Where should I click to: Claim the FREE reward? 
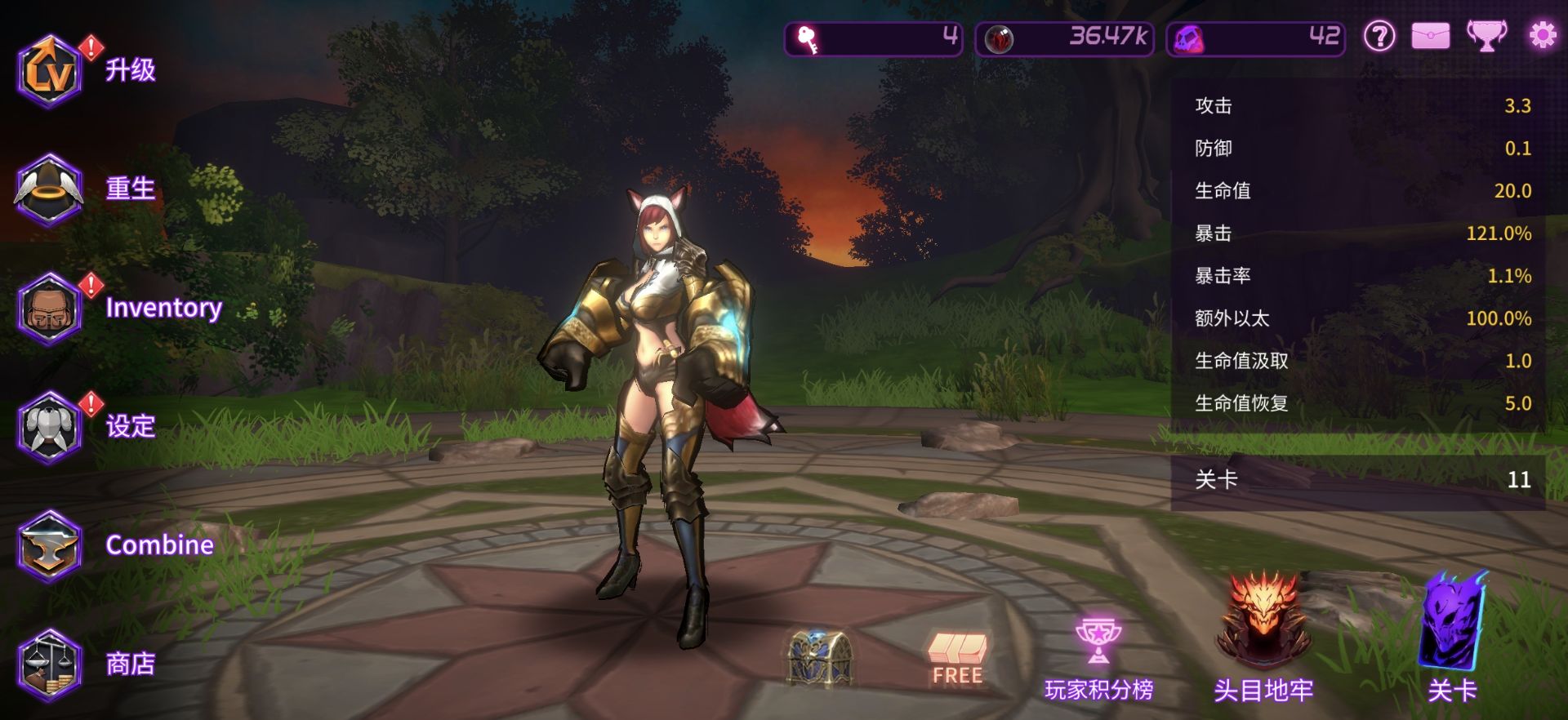[957, 658]
